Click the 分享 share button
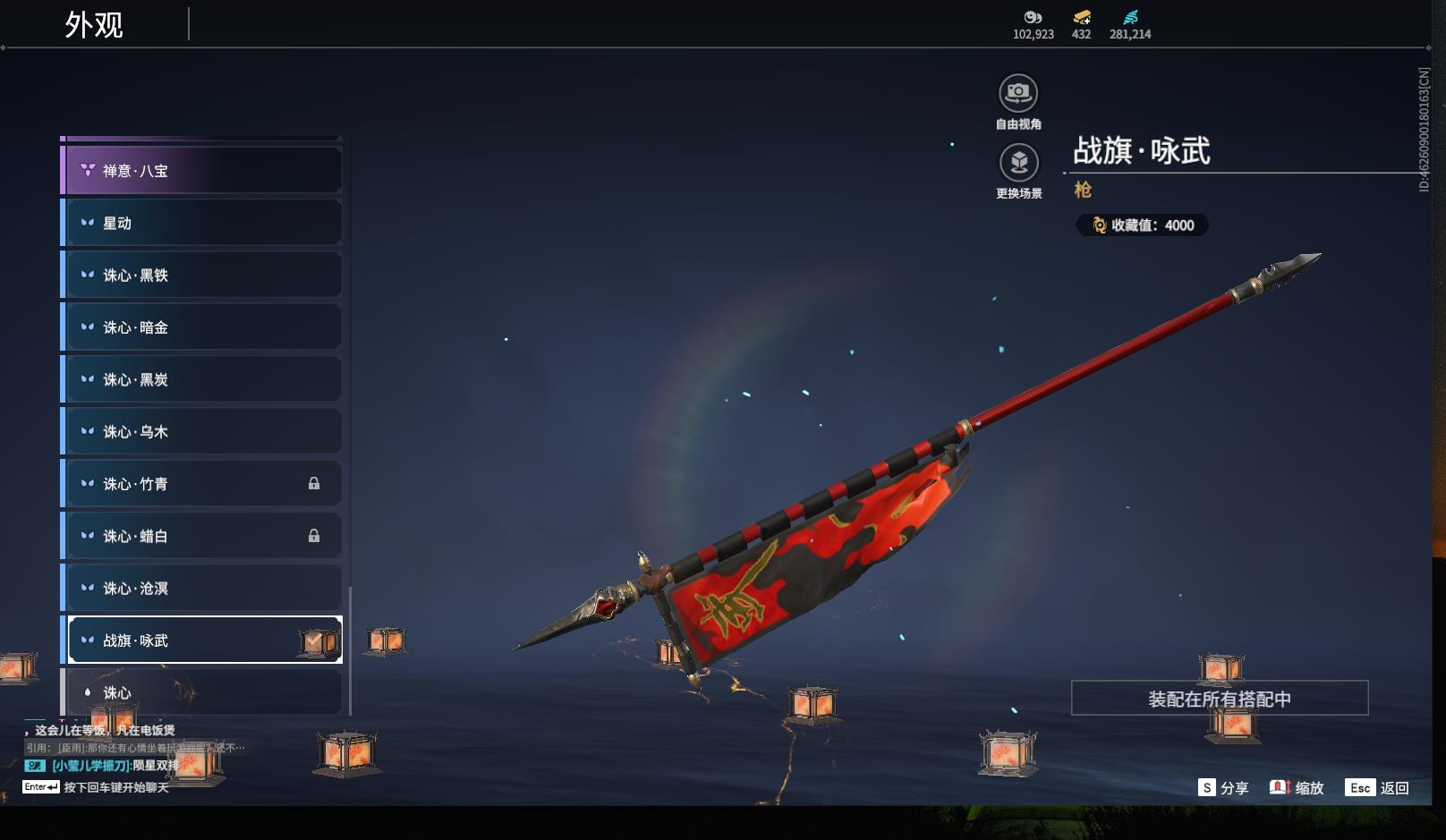The image size is (1446, 840). pos(1223,787)
